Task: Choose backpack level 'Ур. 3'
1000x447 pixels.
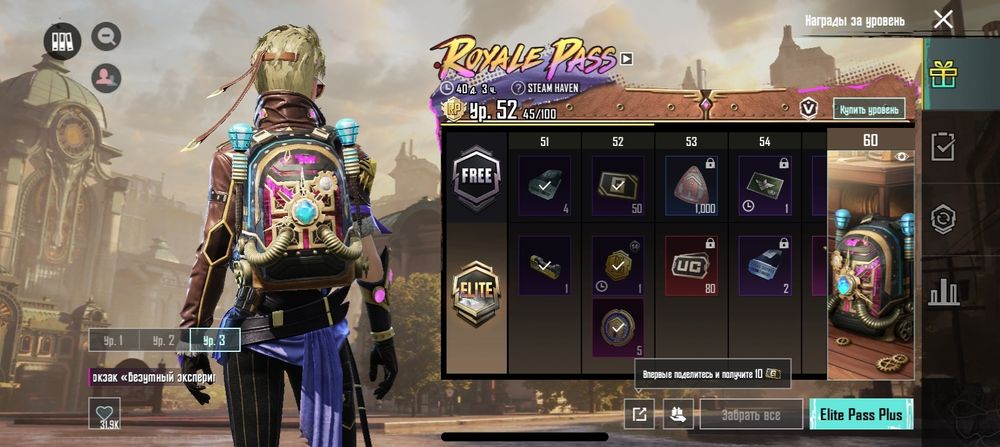Action: click(215, 340)
